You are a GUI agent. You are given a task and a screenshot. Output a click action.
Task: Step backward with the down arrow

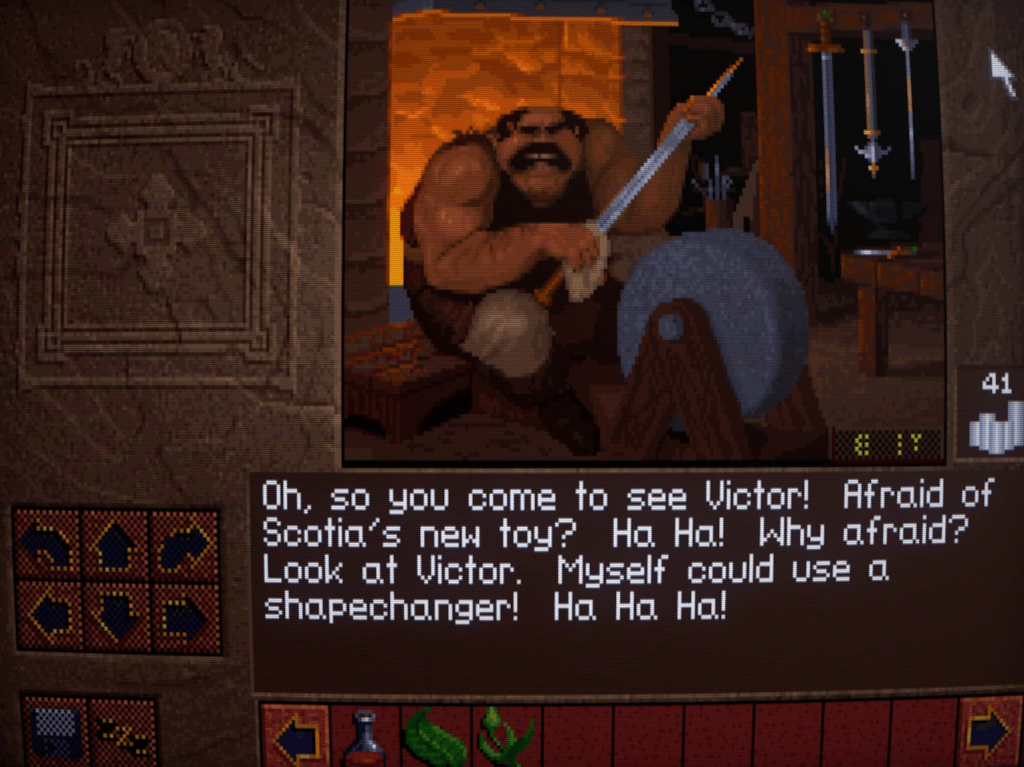116,615
